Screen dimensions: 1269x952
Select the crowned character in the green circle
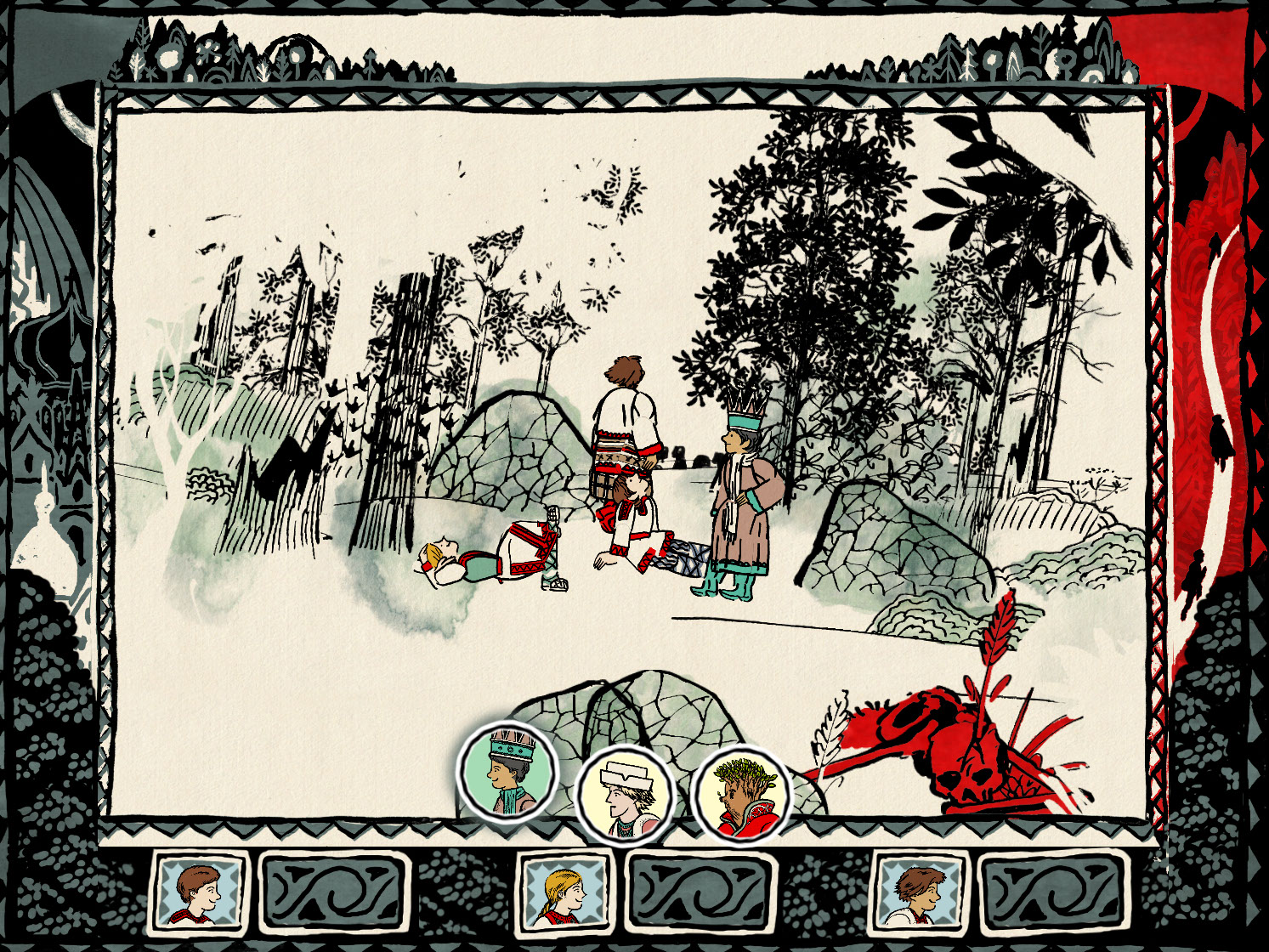pyautogui.click(x=507, y=773)
